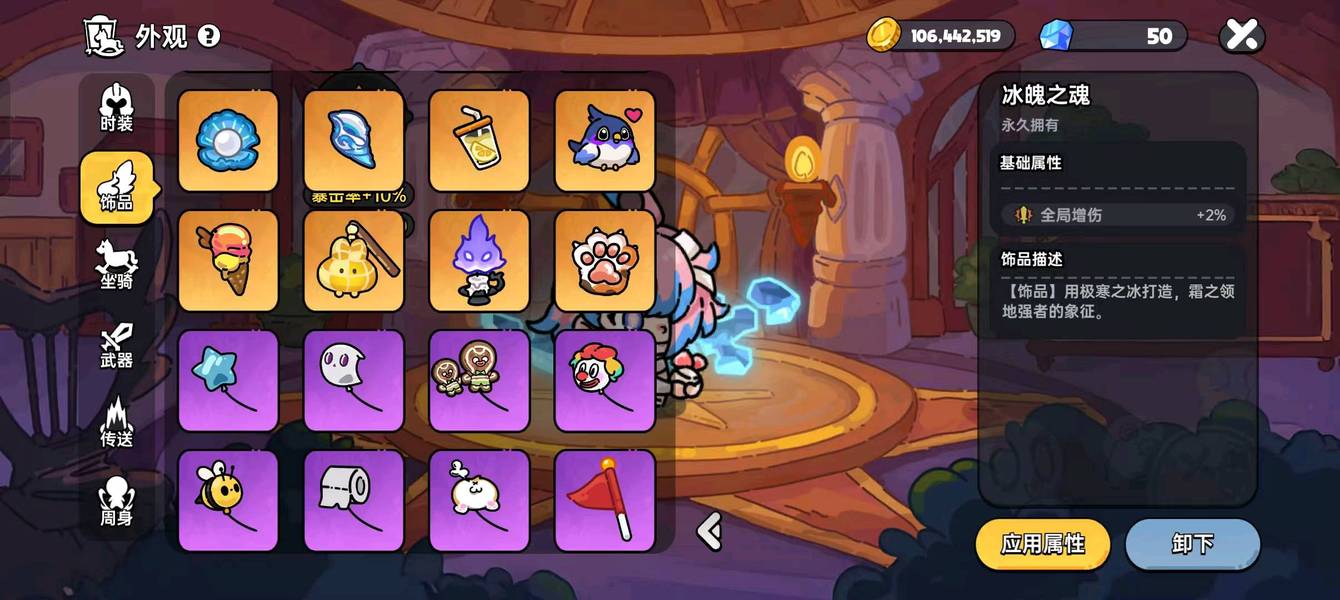This screenshot has width=1340, height=600.
Task: Pick the ice cream cone accessory
Action: tap(228, 261)
